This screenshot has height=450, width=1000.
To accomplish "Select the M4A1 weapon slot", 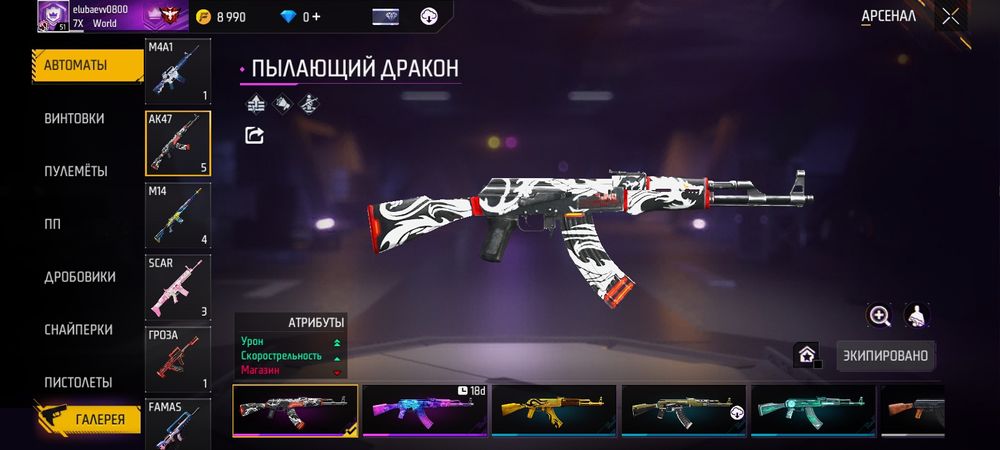I will tap(178, 73).
